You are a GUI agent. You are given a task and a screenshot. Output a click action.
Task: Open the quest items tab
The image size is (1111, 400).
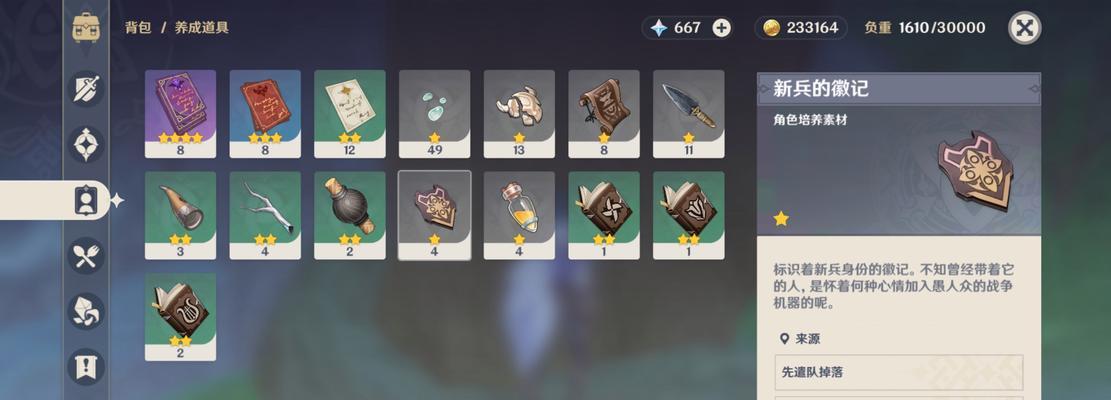click(x=86, y=366)
